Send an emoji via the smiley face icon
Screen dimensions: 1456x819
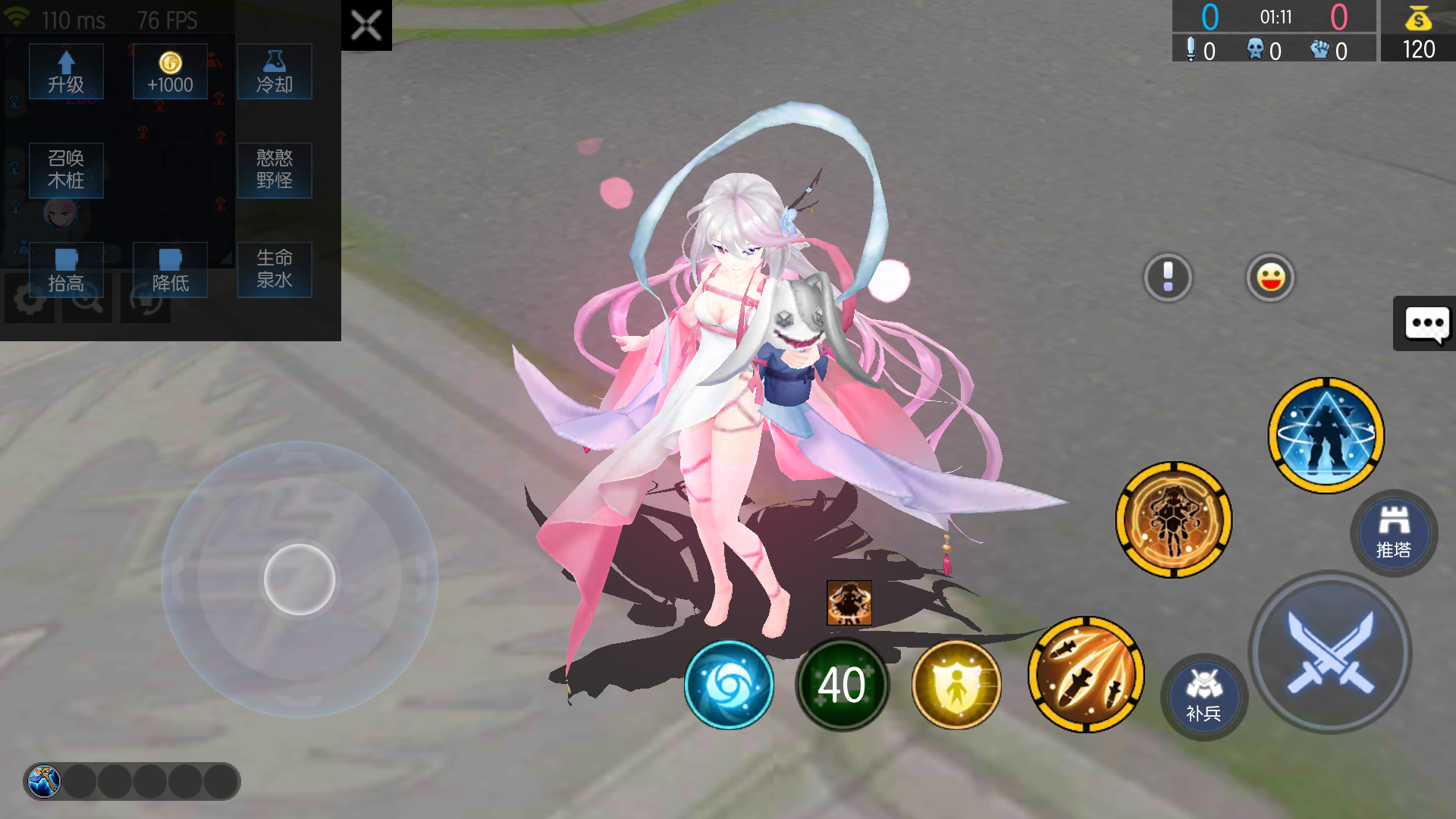pyautogui.click(x=1271, y=278)
